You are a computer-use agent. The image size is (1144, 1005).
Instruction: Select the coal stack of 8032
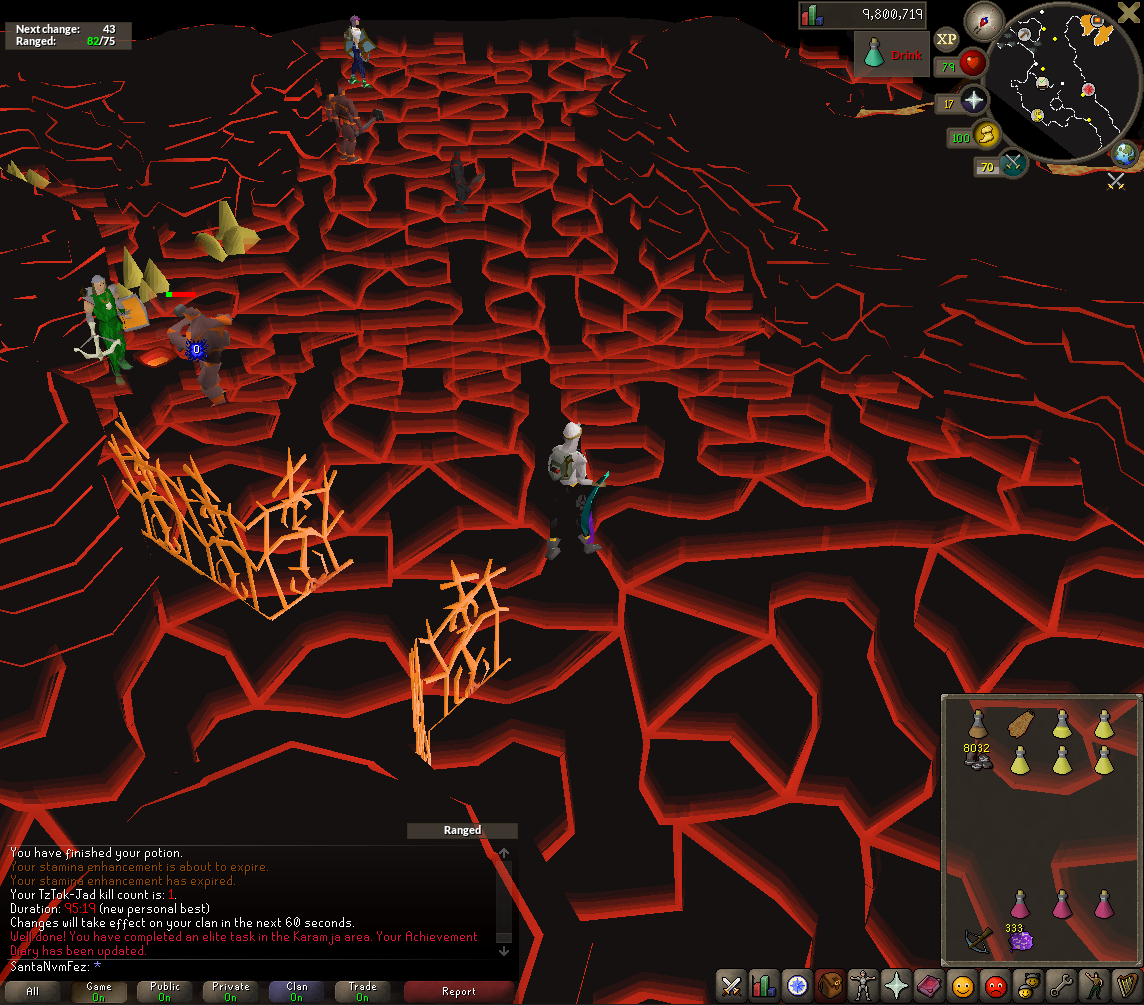978,760
